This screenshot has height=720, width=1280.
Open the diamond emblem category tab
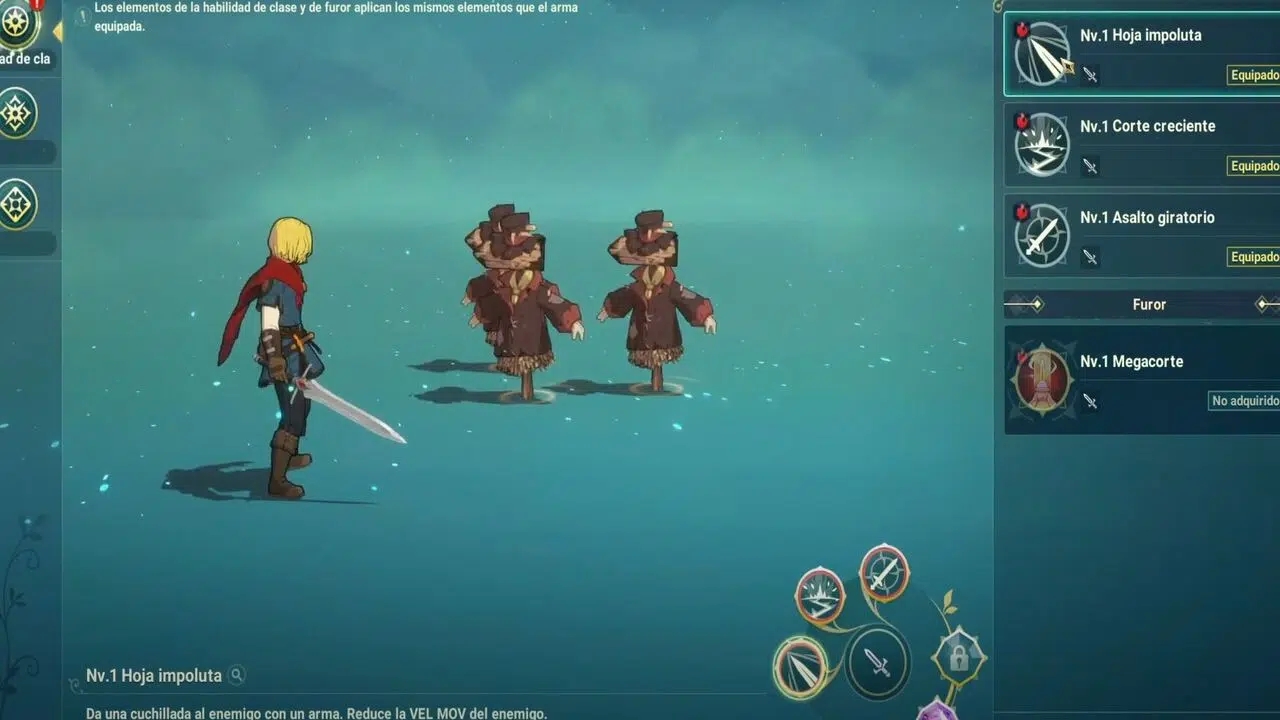(x=18, y=204)
